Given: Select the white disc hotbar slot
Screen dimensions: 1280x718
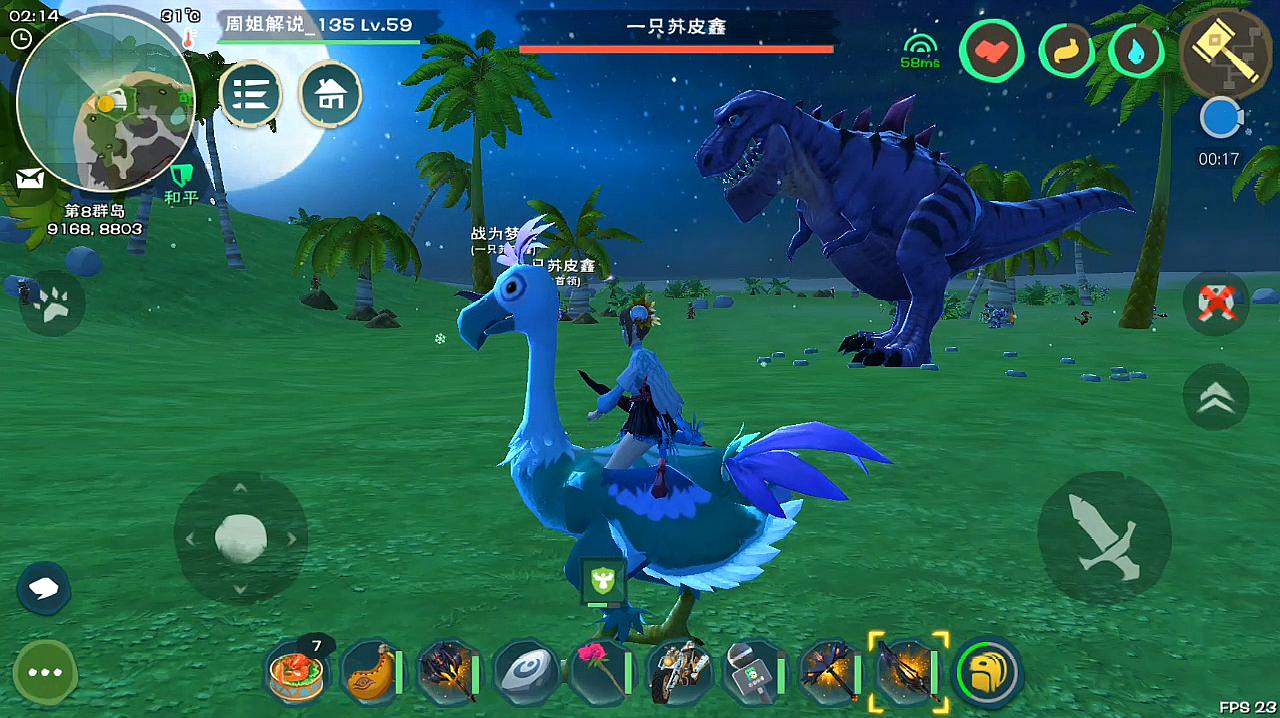Looking at the screenshot, I should click(524, 673).
